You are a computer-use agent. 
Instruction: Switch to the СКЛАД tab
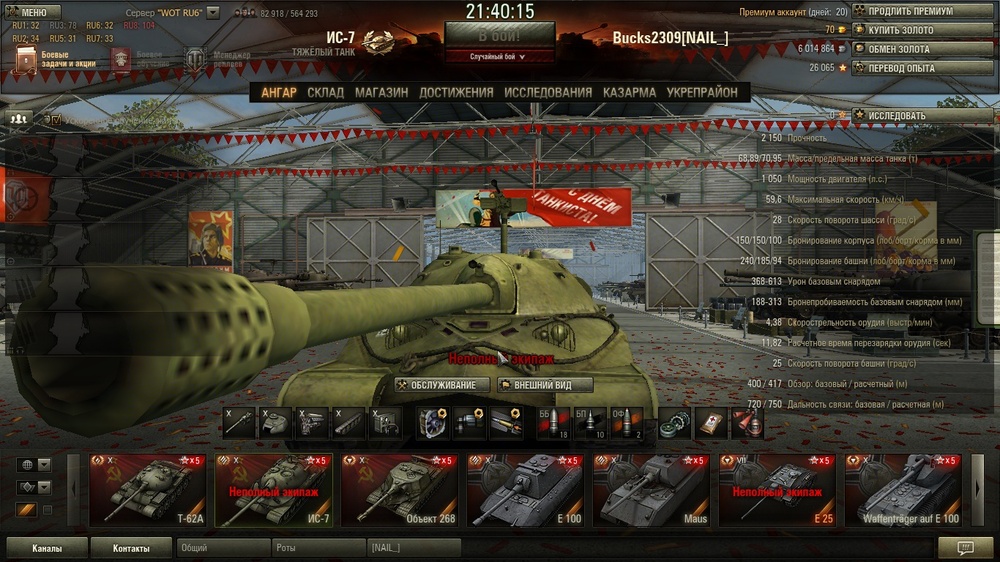pos(325,92)
